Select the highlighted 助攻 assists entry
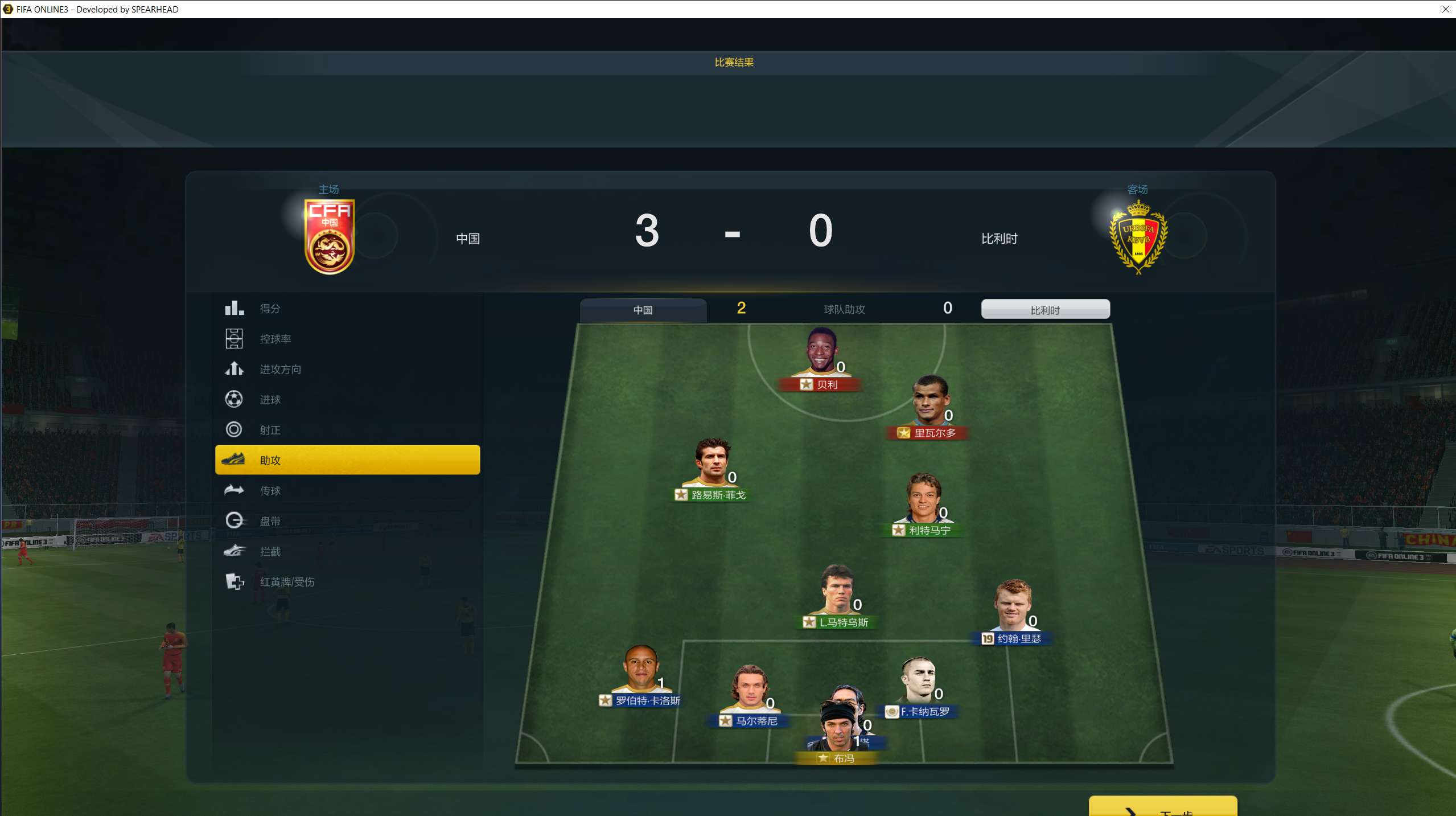 347,460
